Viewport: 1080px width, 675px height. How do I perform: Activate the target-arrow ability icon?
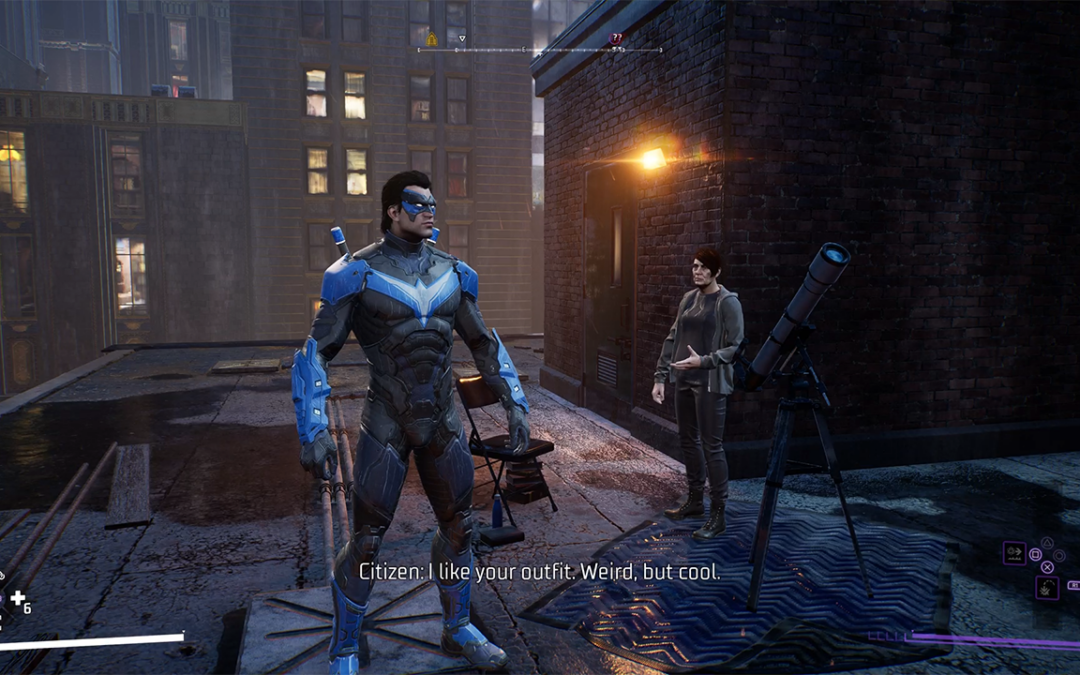click(1014, 553)
